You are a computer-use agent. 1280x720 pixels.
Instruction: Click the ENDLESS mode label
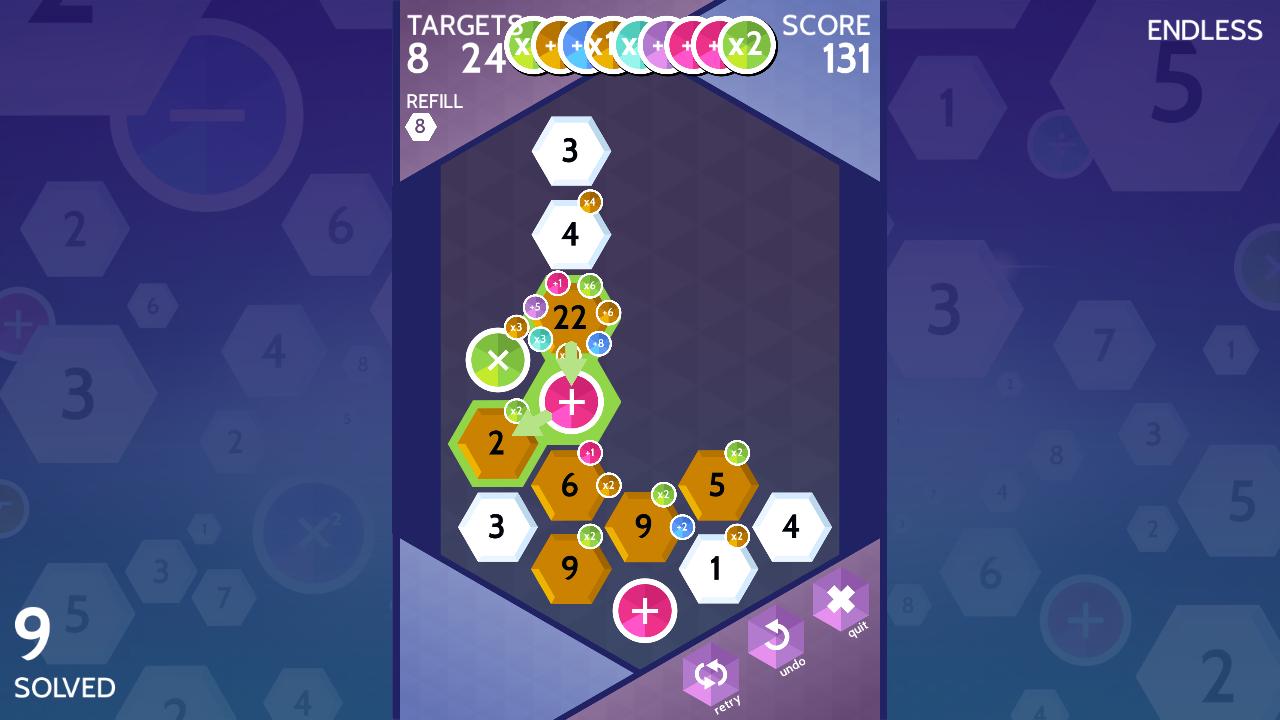point(1204,31)
